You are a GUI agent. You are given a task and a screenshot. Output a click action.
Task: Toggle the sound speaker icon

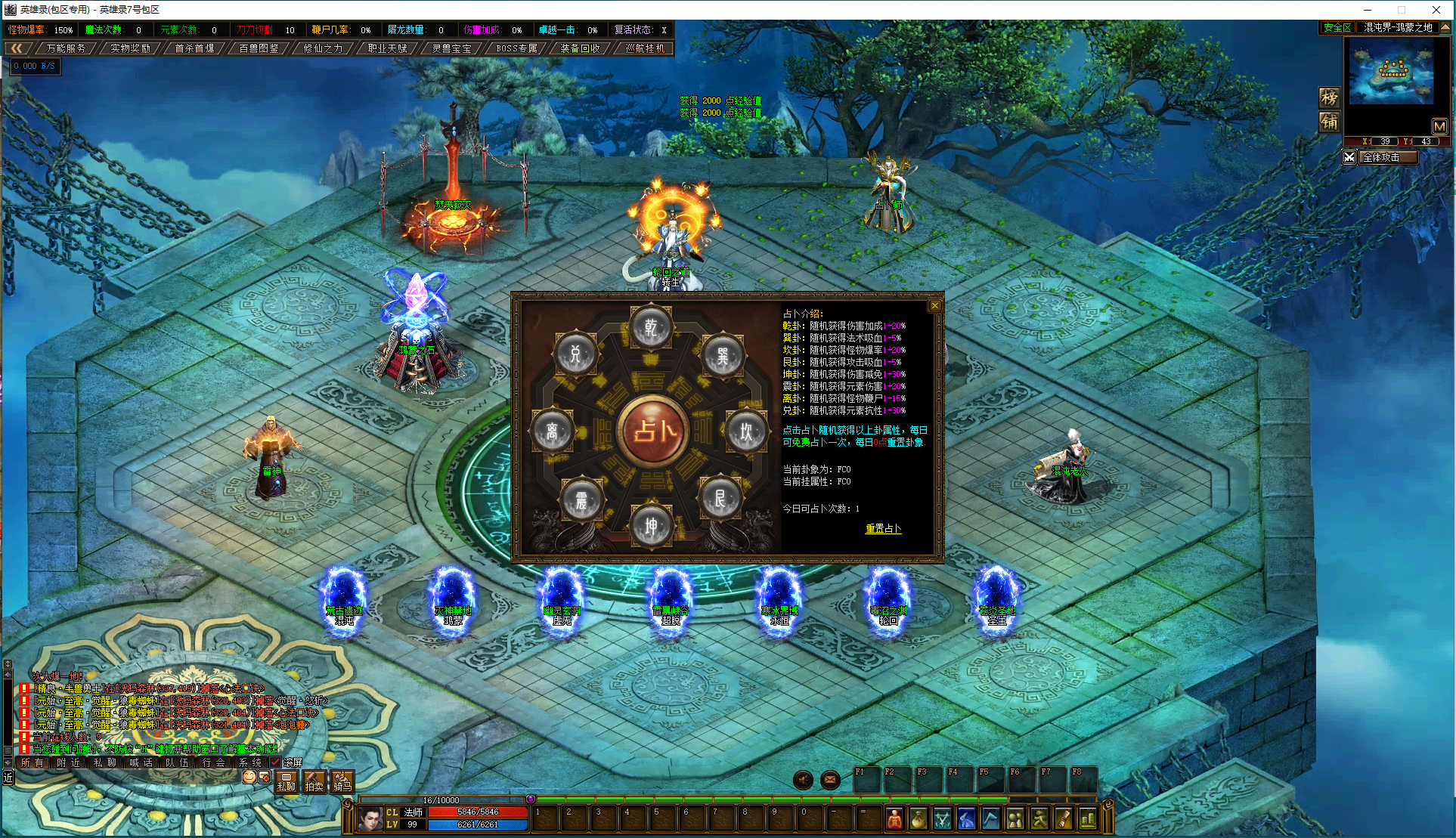coord(803,780)
